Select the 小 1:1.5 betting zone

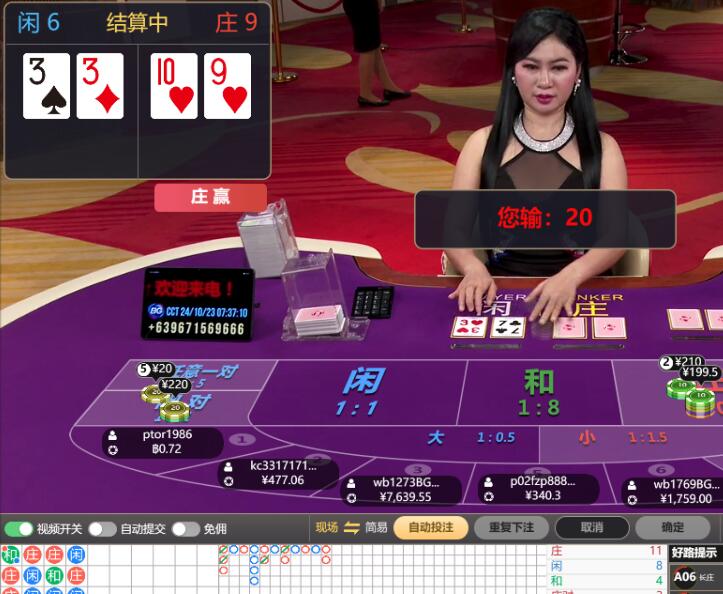620,438
